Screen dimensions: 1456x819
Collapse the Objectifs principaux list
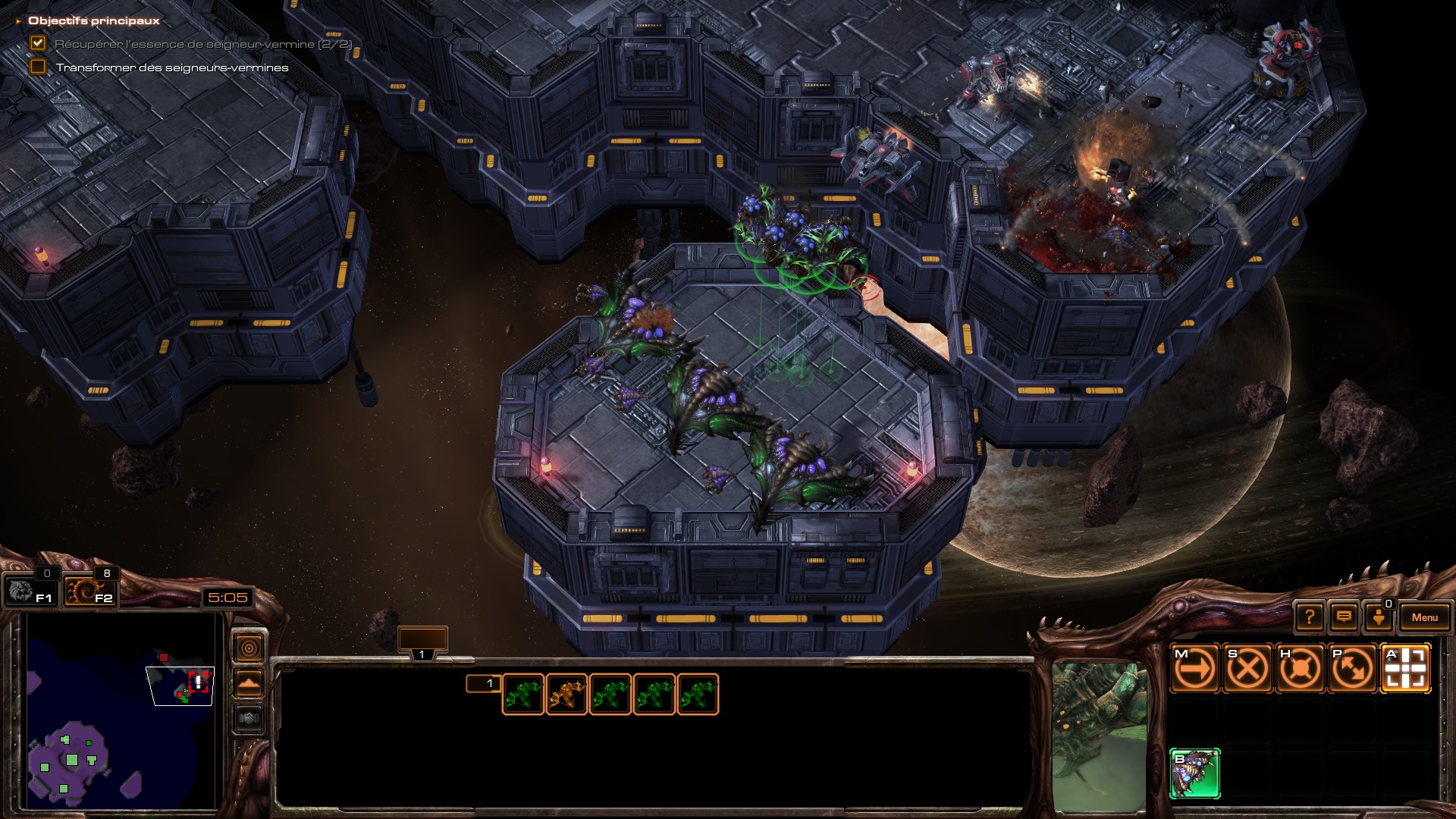(18, 21)
